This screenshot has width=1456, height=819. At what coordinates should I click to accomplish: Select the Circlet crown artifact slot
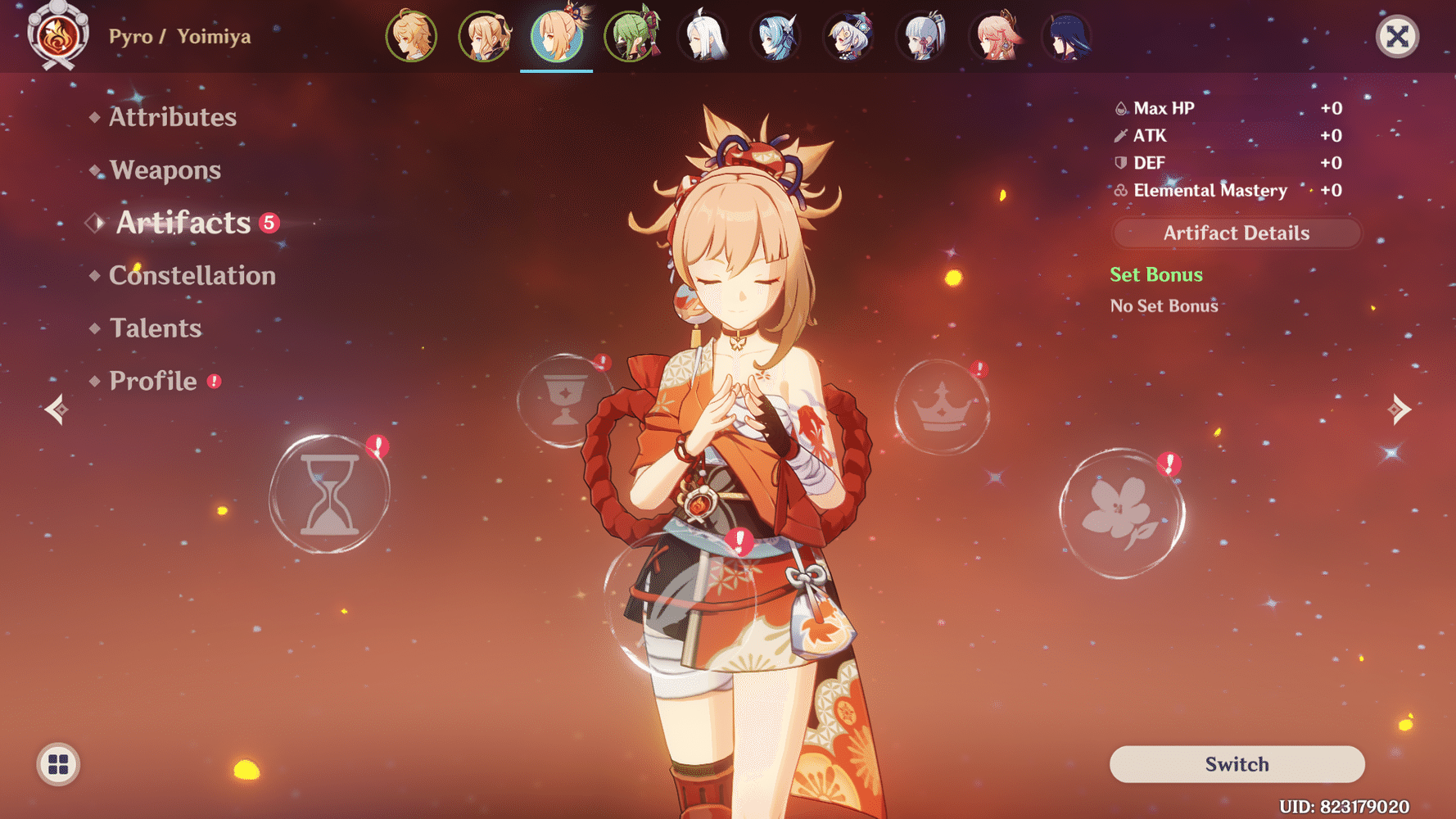pyautogui.click(x=943, y=407)
